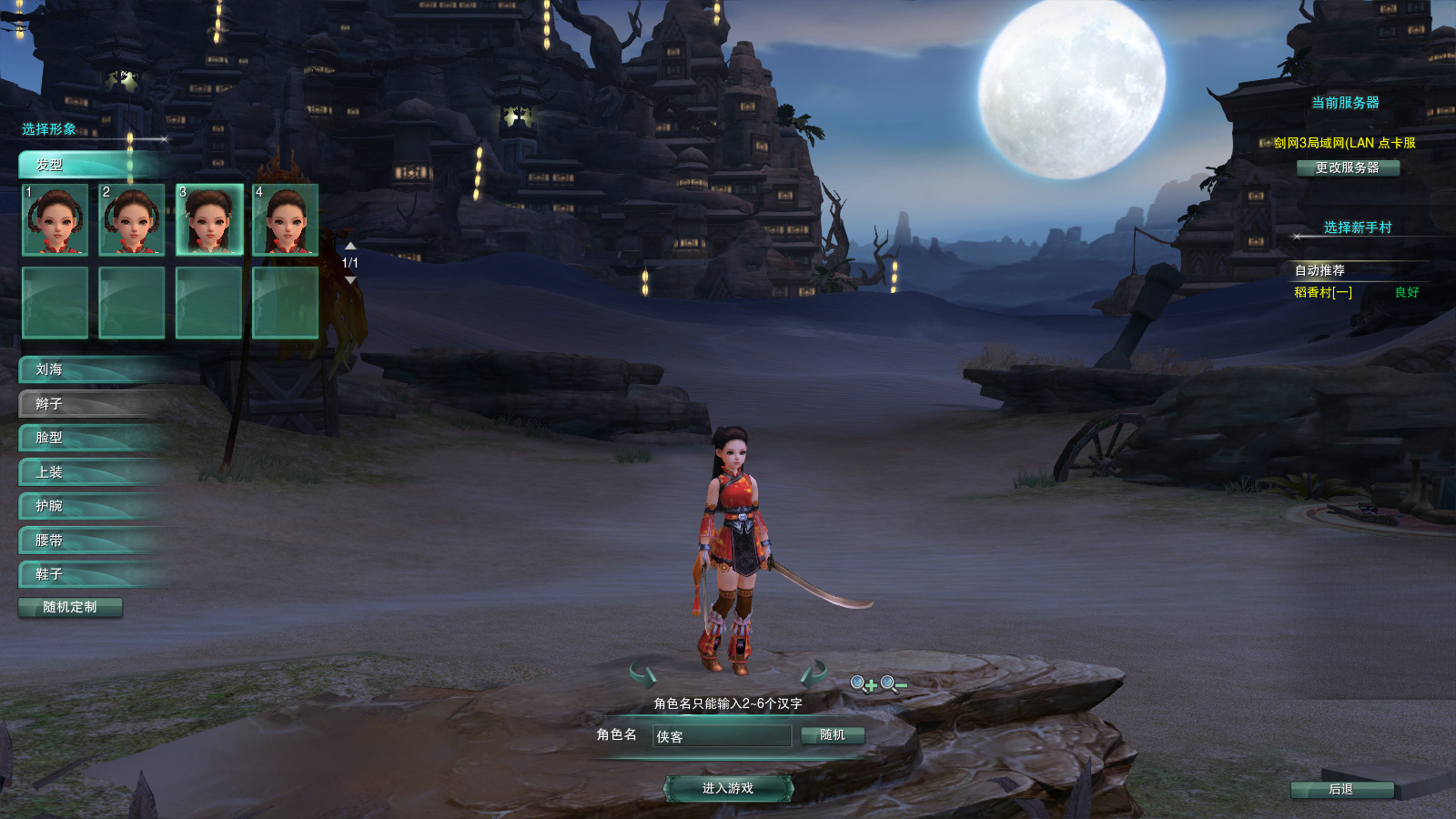Click the 角色名 character name input field

[722, 736]
